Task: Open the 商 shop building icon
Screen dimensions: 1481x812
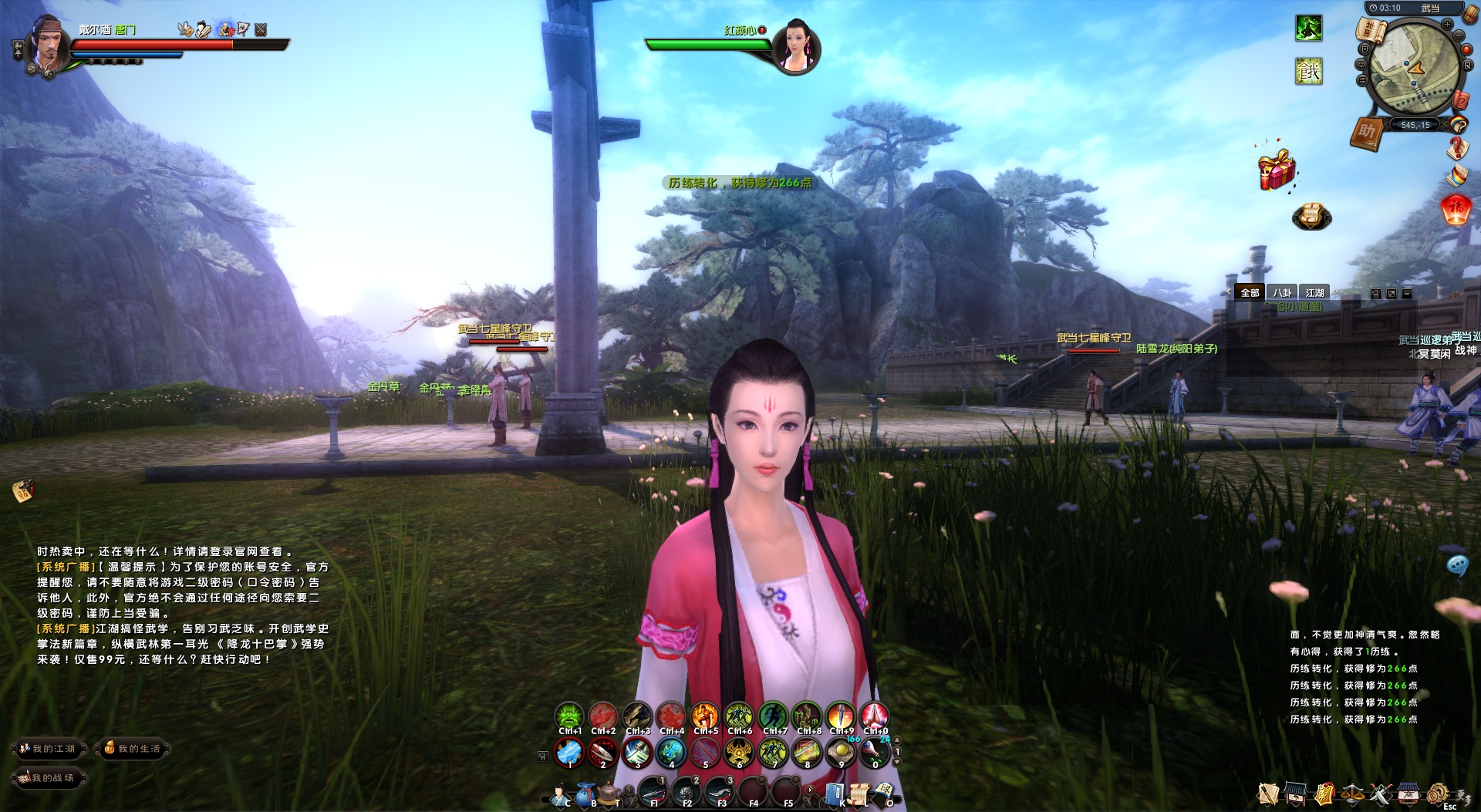Action: tap(1408, 793)
